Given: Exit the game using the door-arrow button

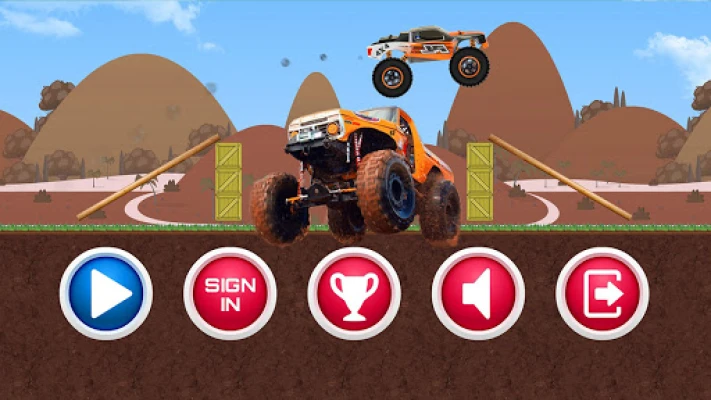Looking at the screenshot, I should pos(602,294).
